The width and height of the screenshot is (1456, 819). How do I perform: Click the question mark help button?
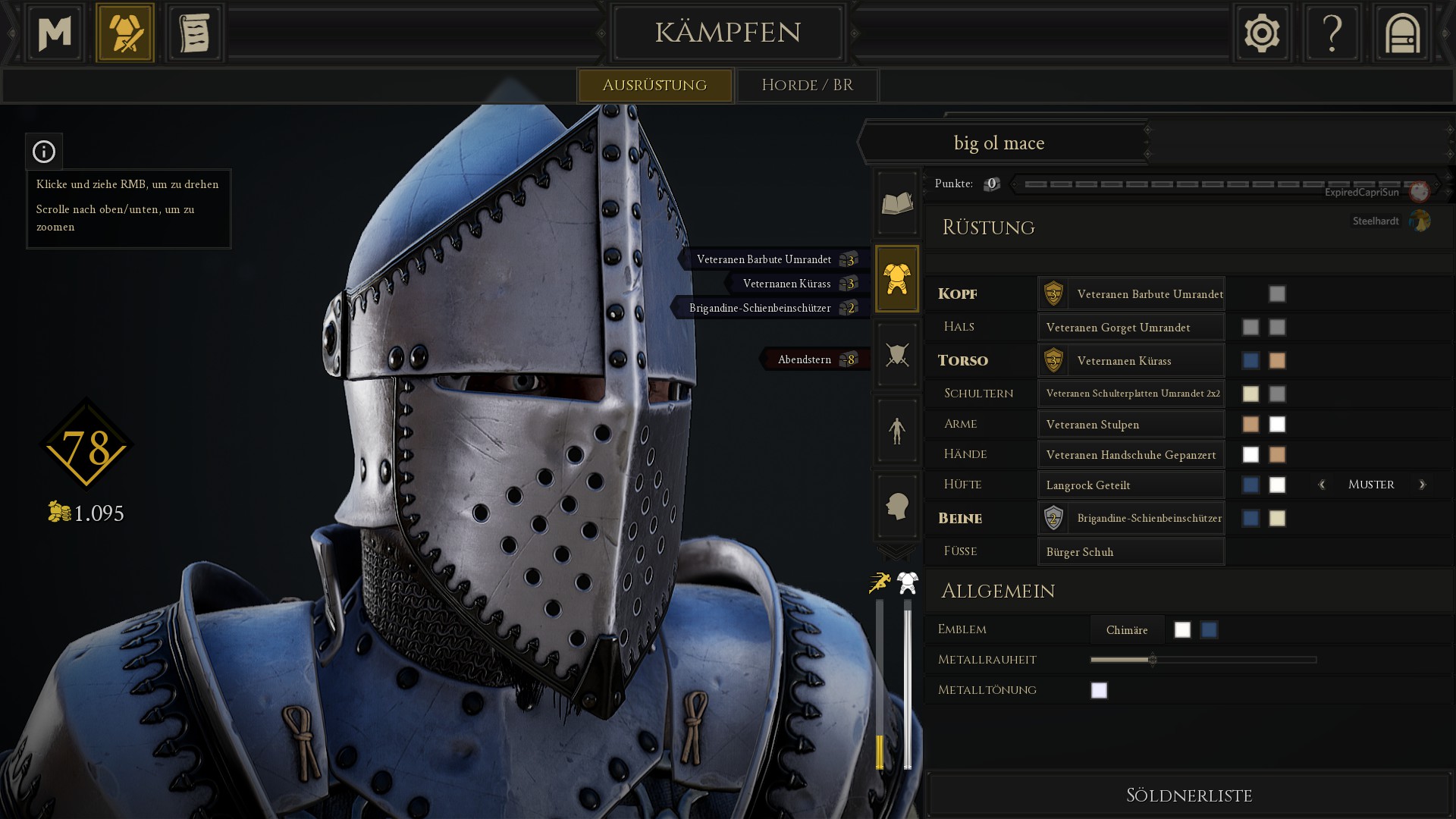[x=1332, y=33]
